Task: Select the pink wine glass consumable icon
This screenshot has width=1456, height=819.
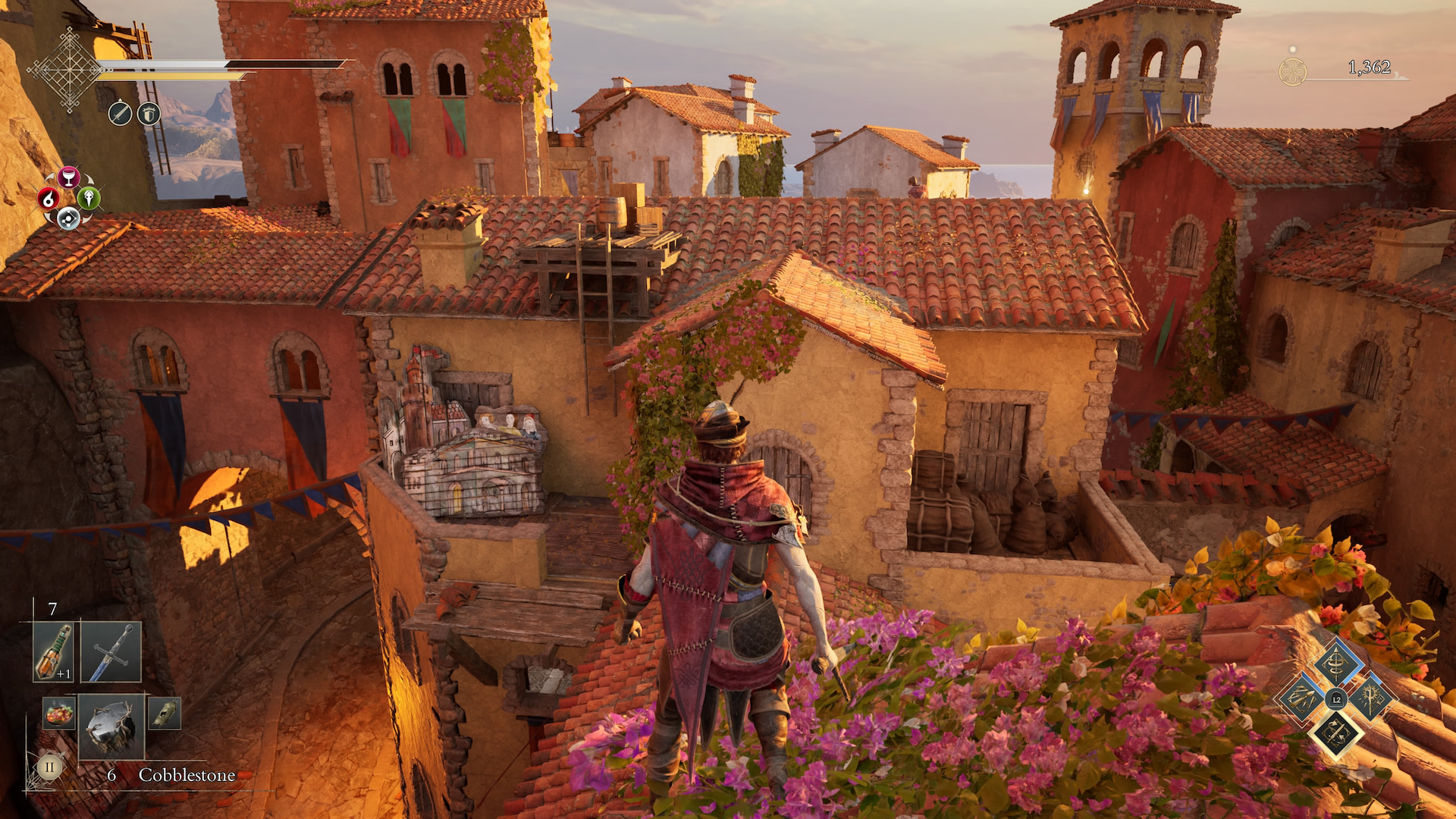Action: 68,177
